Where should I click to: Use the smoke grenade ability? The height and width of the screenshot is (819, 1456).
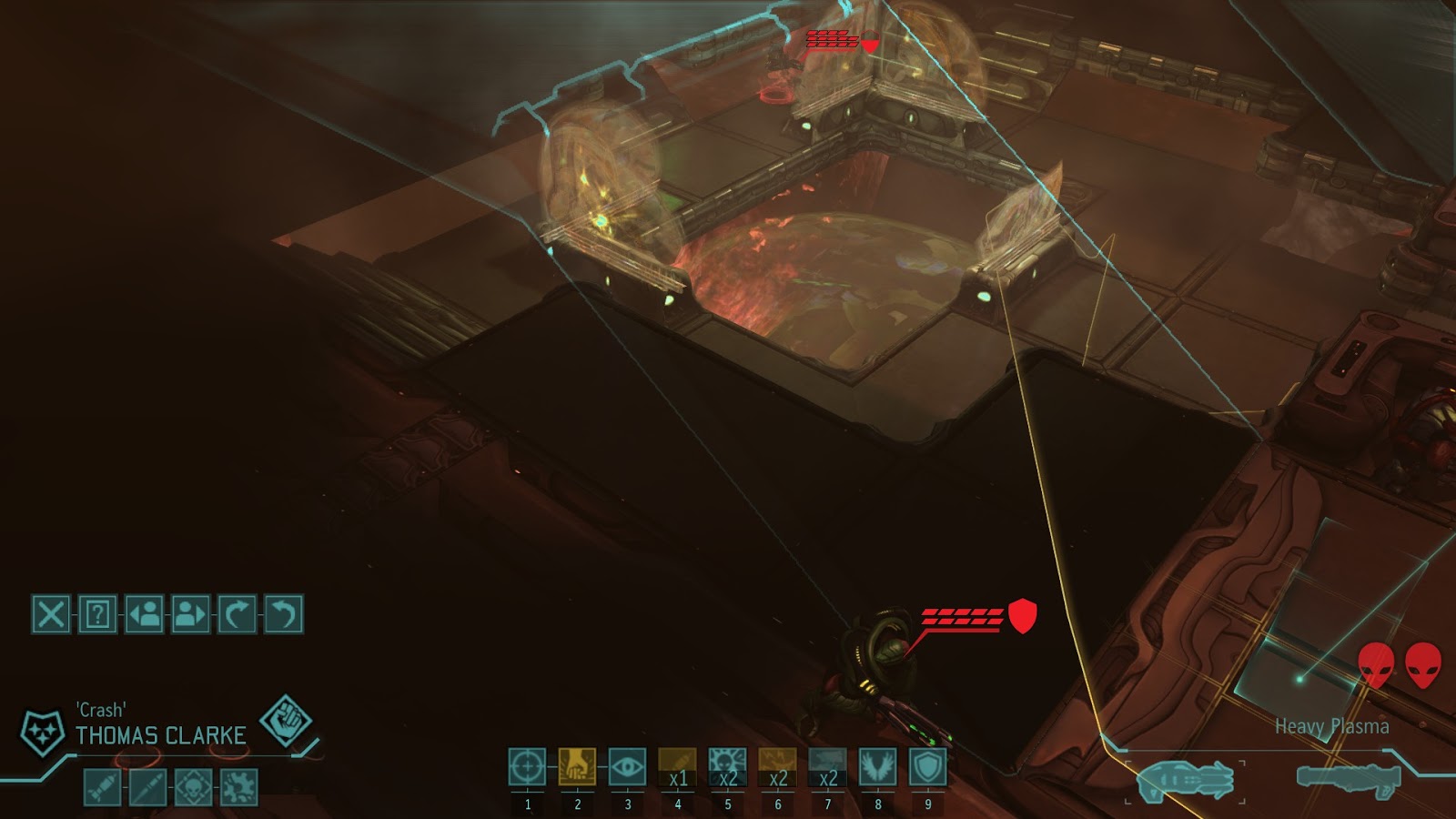[x=828, y=769]
